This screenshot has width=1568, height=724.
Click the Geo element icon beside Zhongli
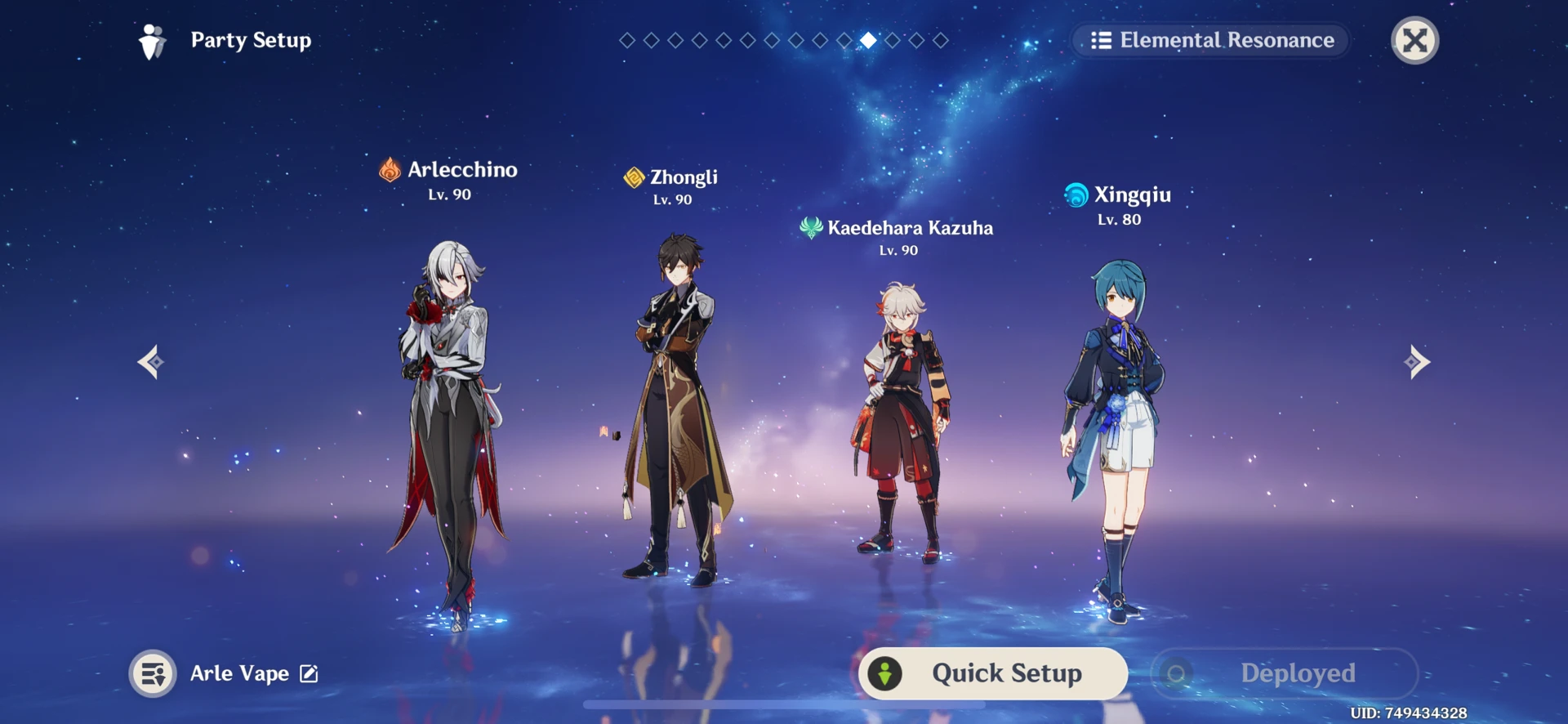click(633, 177)
